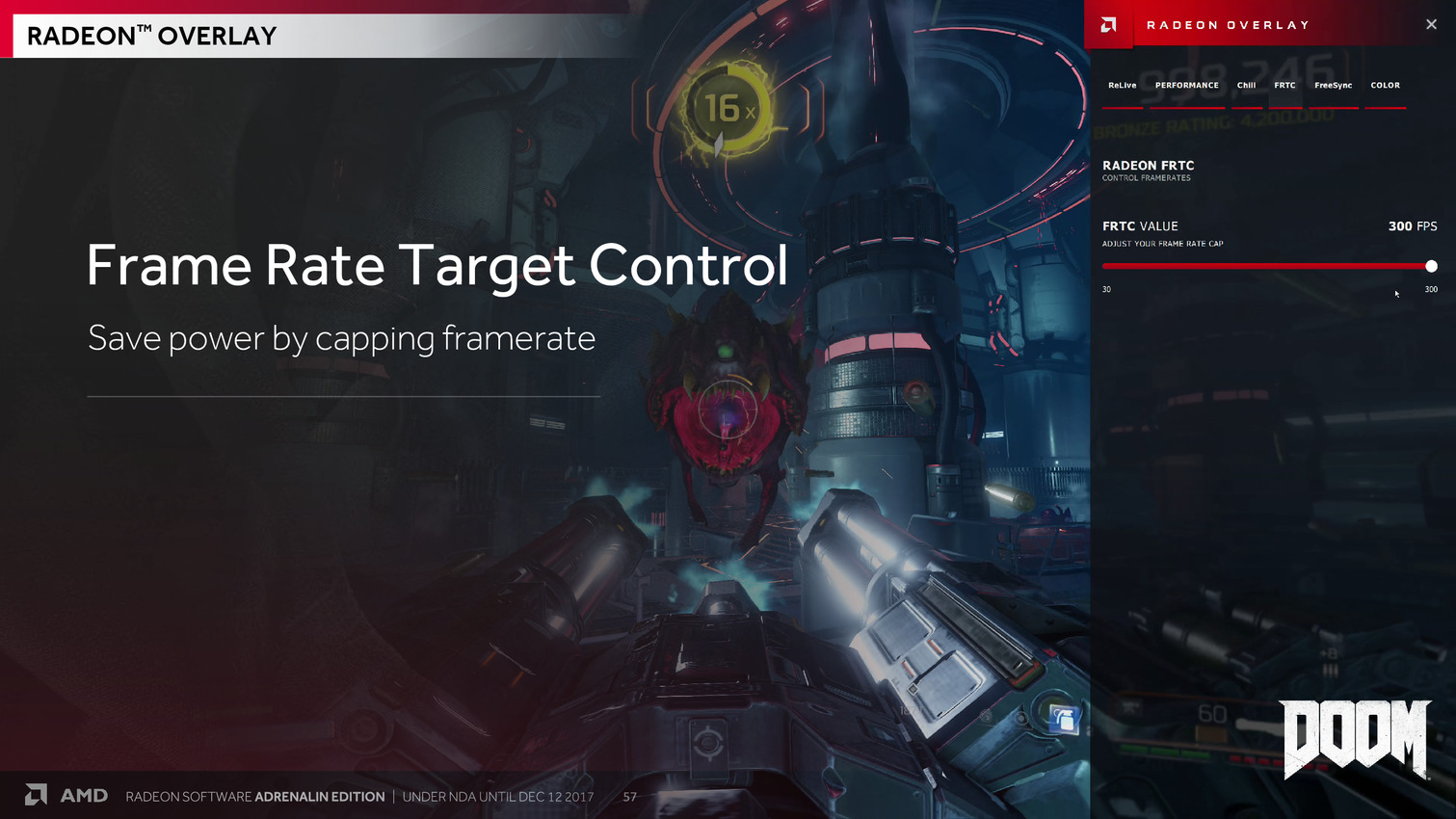
Task: Click the AMD logo in overlay header
Action: [1109, 25]
